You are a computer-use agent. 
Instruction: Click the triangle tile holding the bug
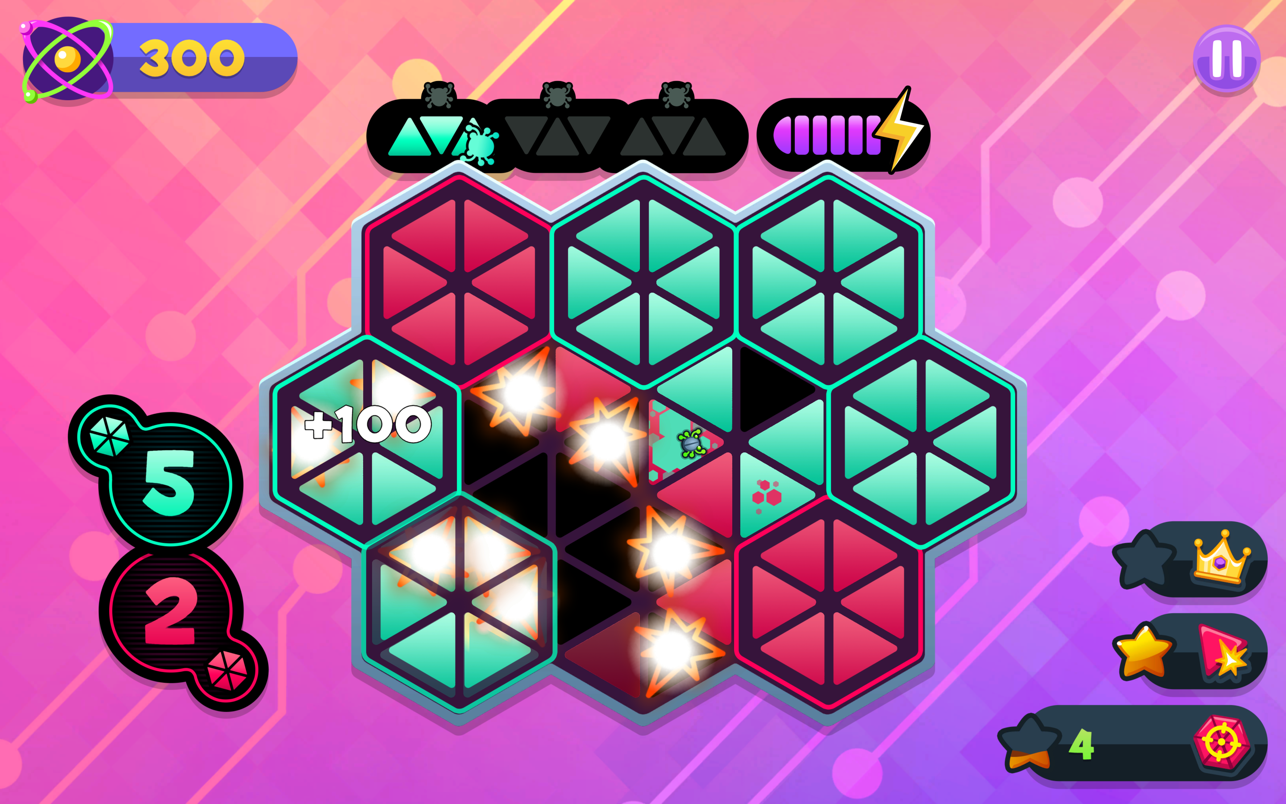click(x=688, y=441)
